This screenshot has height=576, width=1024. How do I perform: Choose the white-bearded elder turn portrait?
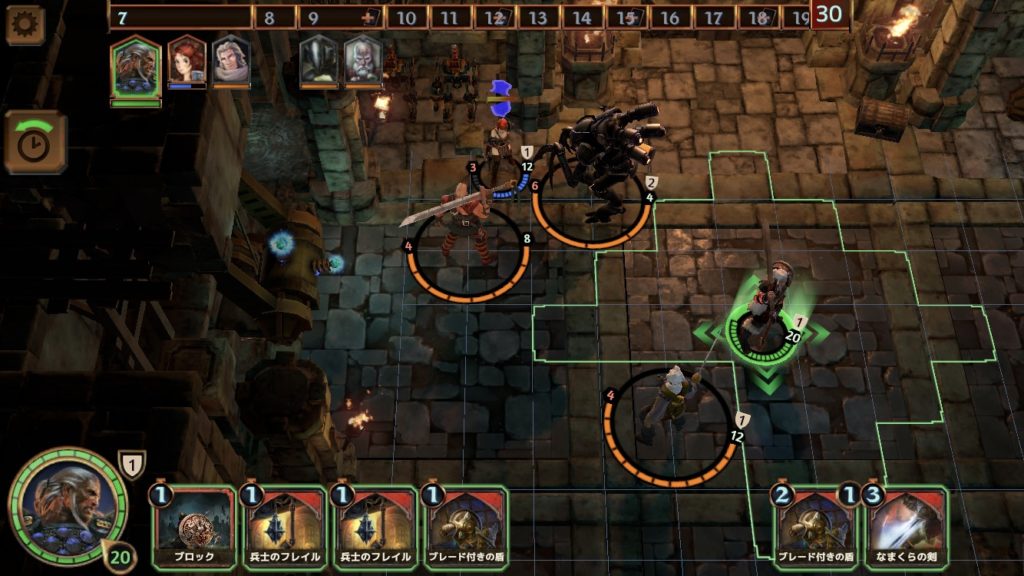(x=363, y=63)
